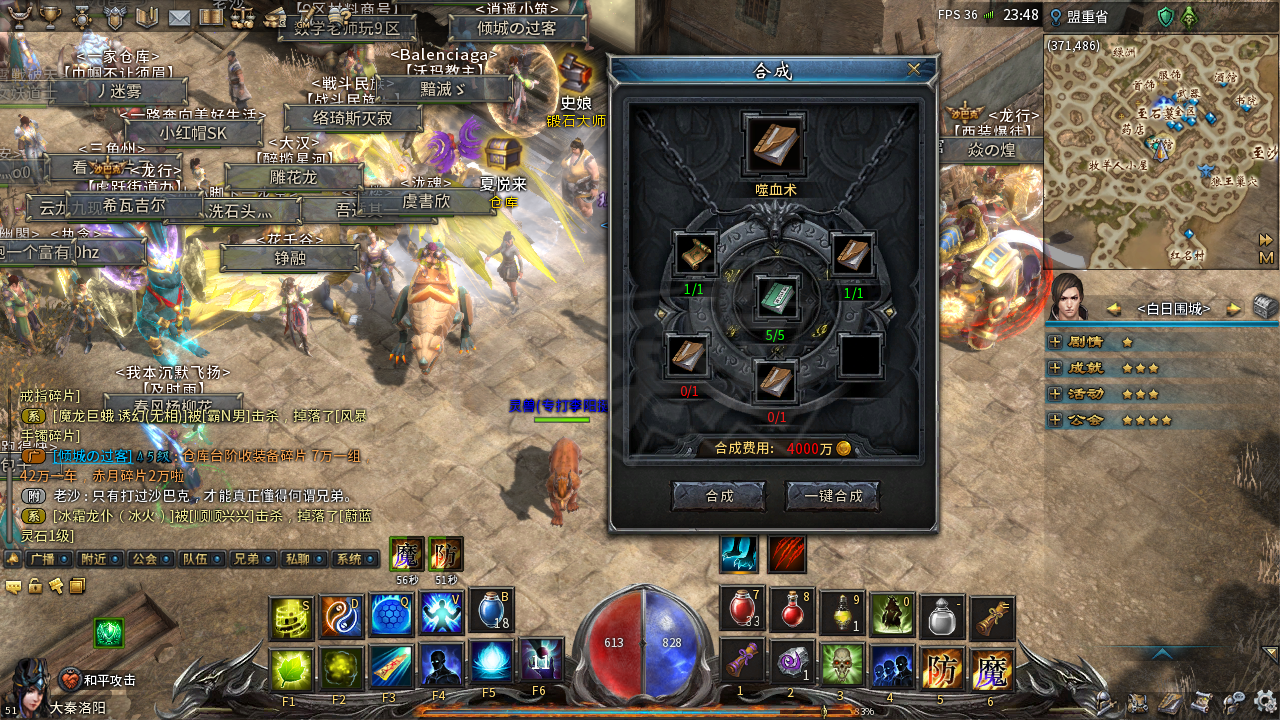The height and width of the screenshot is (720, 1280).
Task: Switch to the 公会 chat tab
Action: pyautogui.click(x=145, y=559)
